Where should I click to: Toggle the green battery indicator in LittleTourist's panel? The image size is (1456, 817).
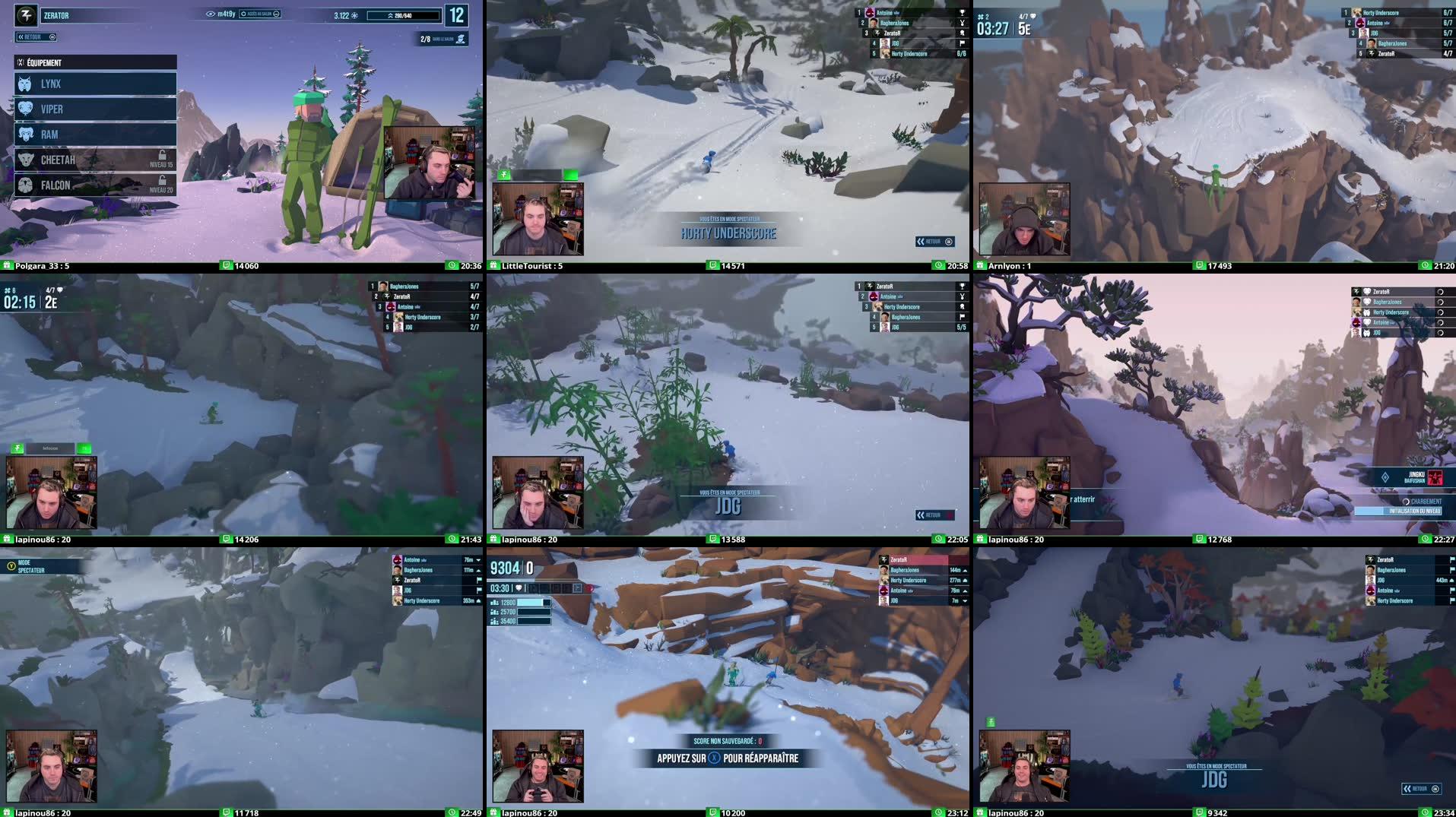point(570,175)
